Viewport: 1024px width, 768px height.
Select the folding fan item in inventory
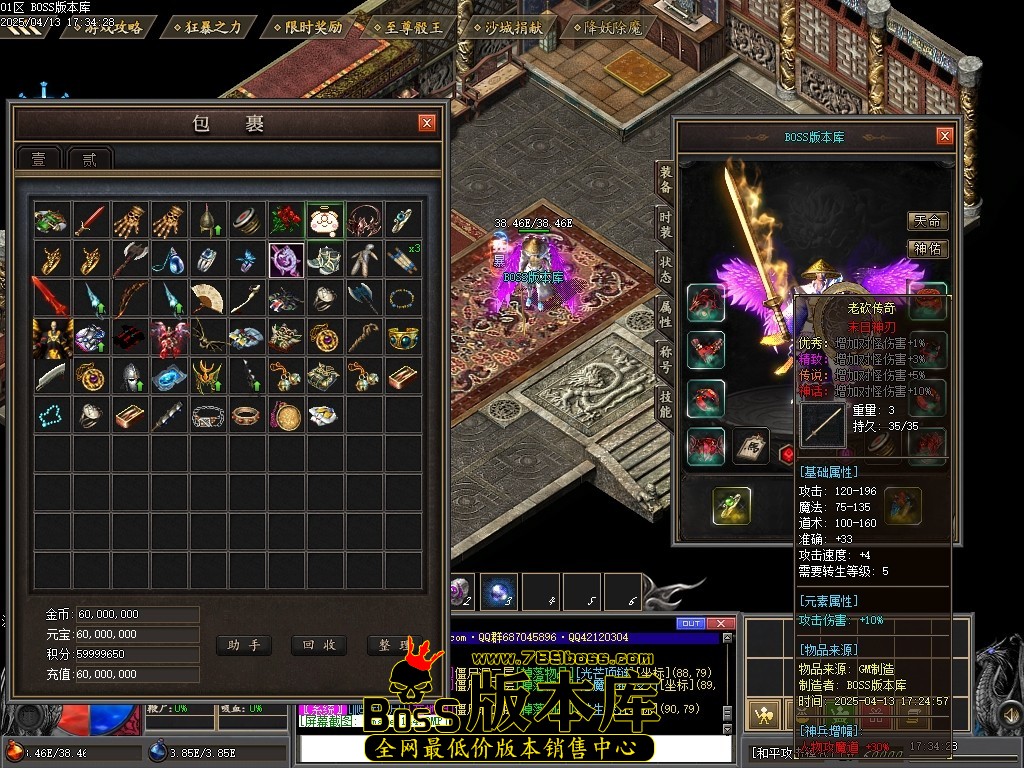(x=208, y=297)
